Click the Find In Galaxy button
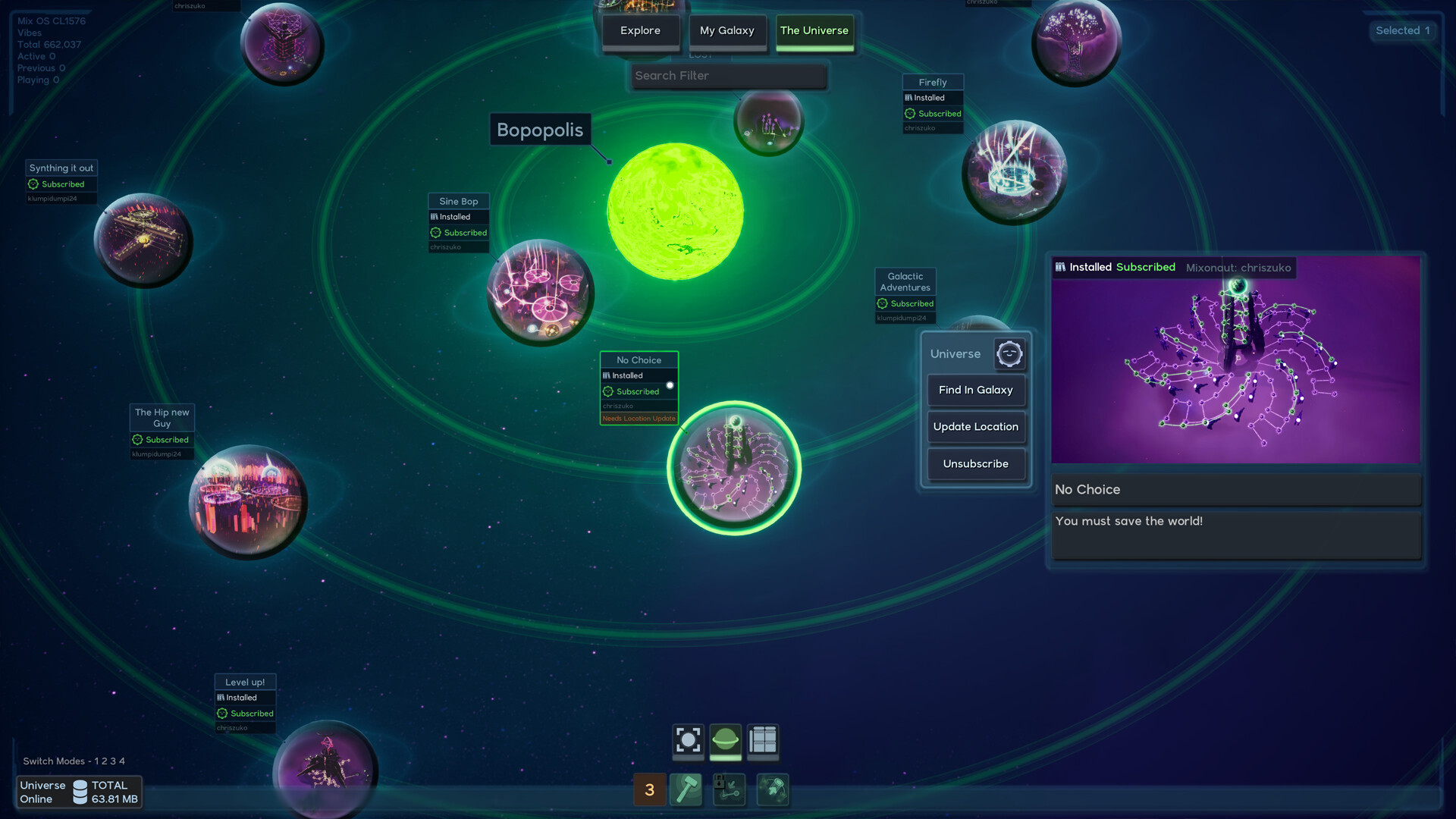The width and height of the screenshot is (1456, 819). pos(975,391)
